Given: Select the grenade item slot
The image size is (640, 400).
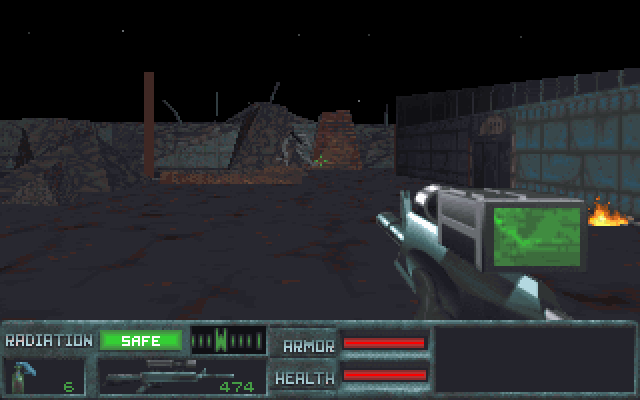Looking at the screenshot, I should (22, 376).
